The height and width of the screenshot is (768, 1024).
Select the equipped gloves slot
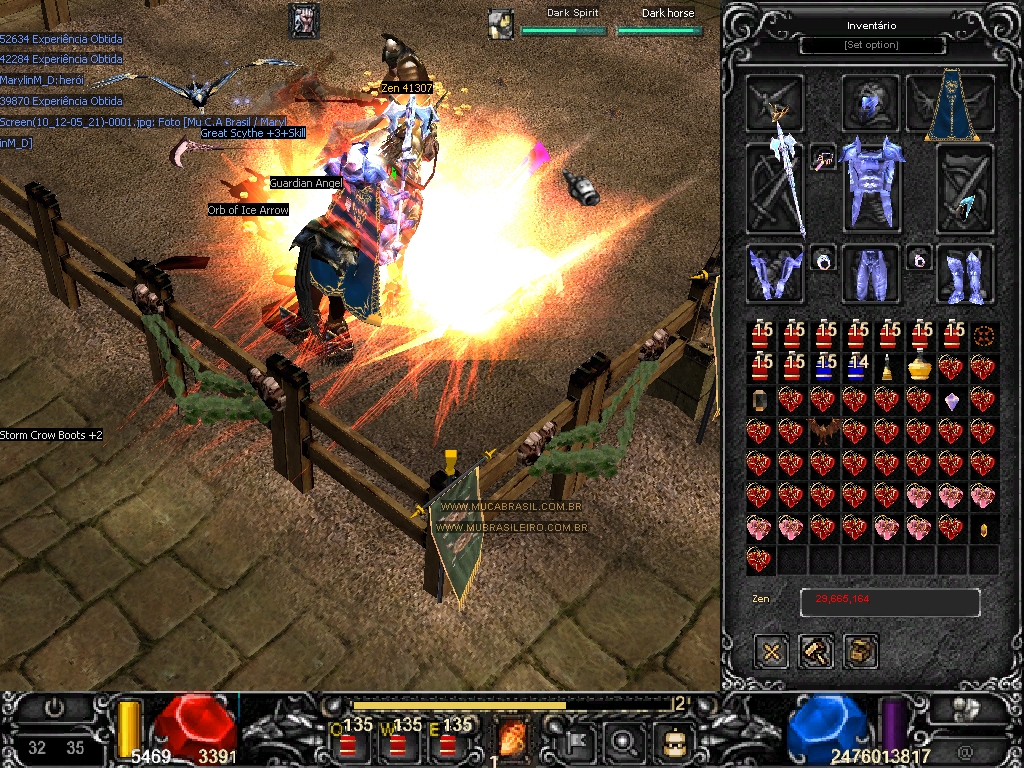pos(774,273)
